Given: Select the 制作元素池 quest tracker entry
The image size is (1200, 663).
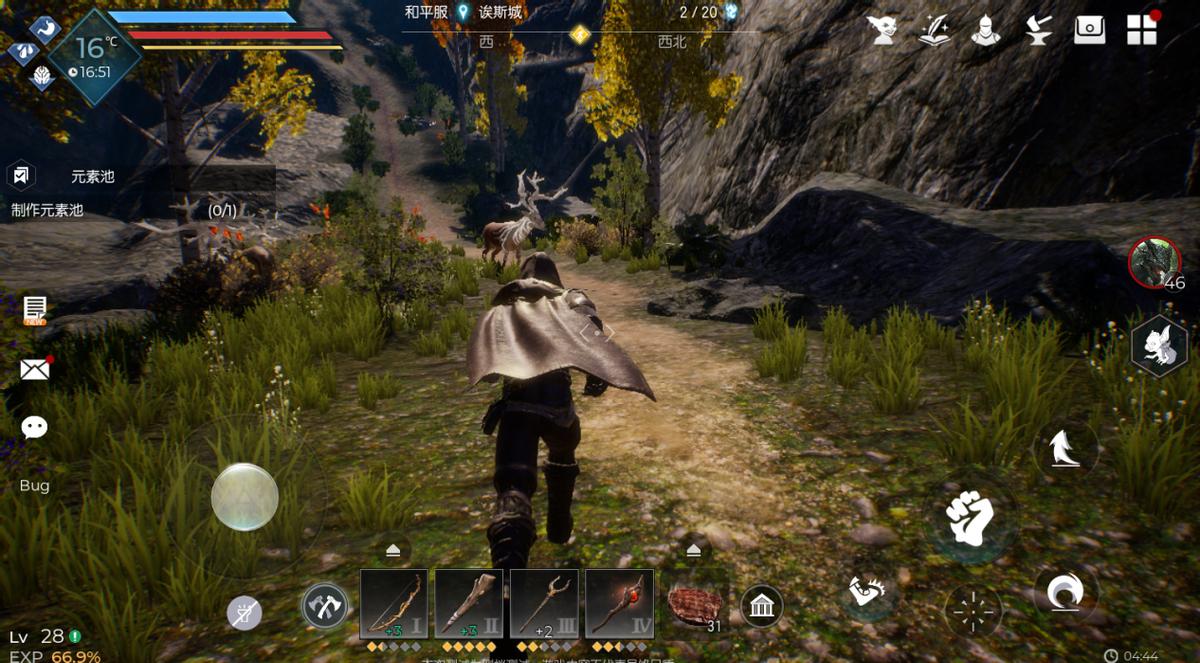Looking at the screenshot, I should 47,210.
